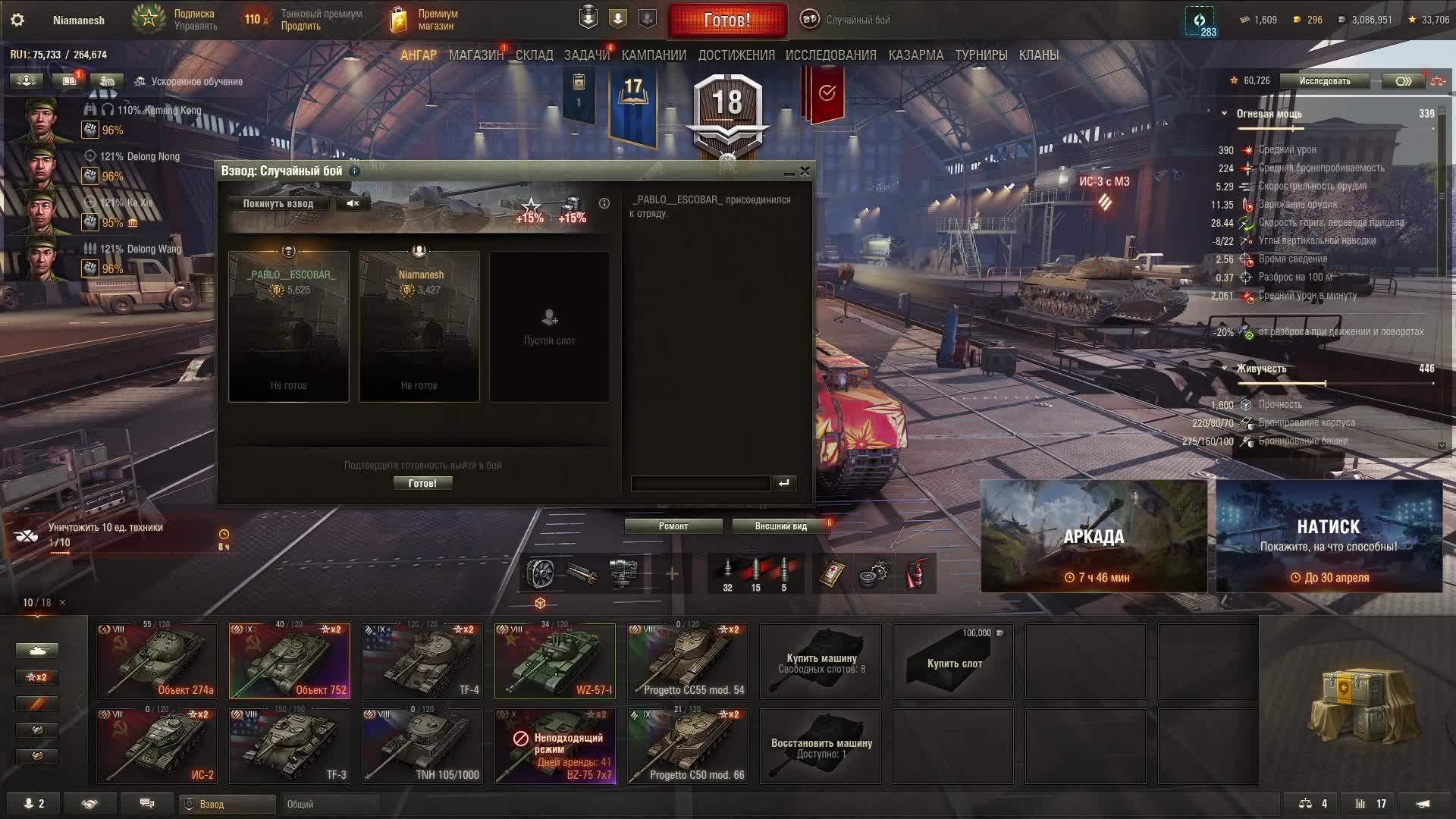This screenshot has width=1456, height=819.
Task: Choose the WZ-57-I tank in carousel
Action: pos(555,661)
